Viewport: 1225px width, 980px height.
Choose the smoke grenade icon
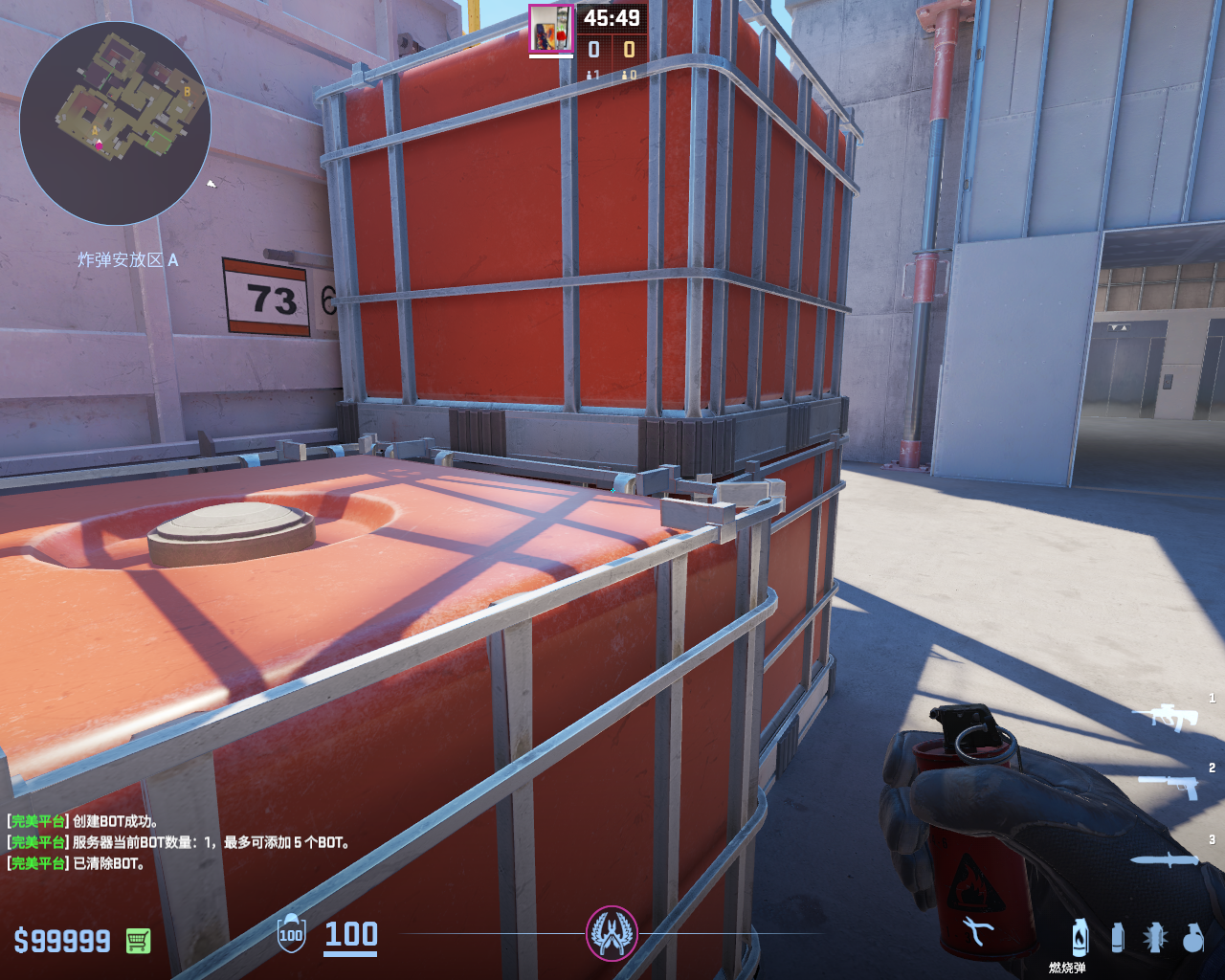1117,938
